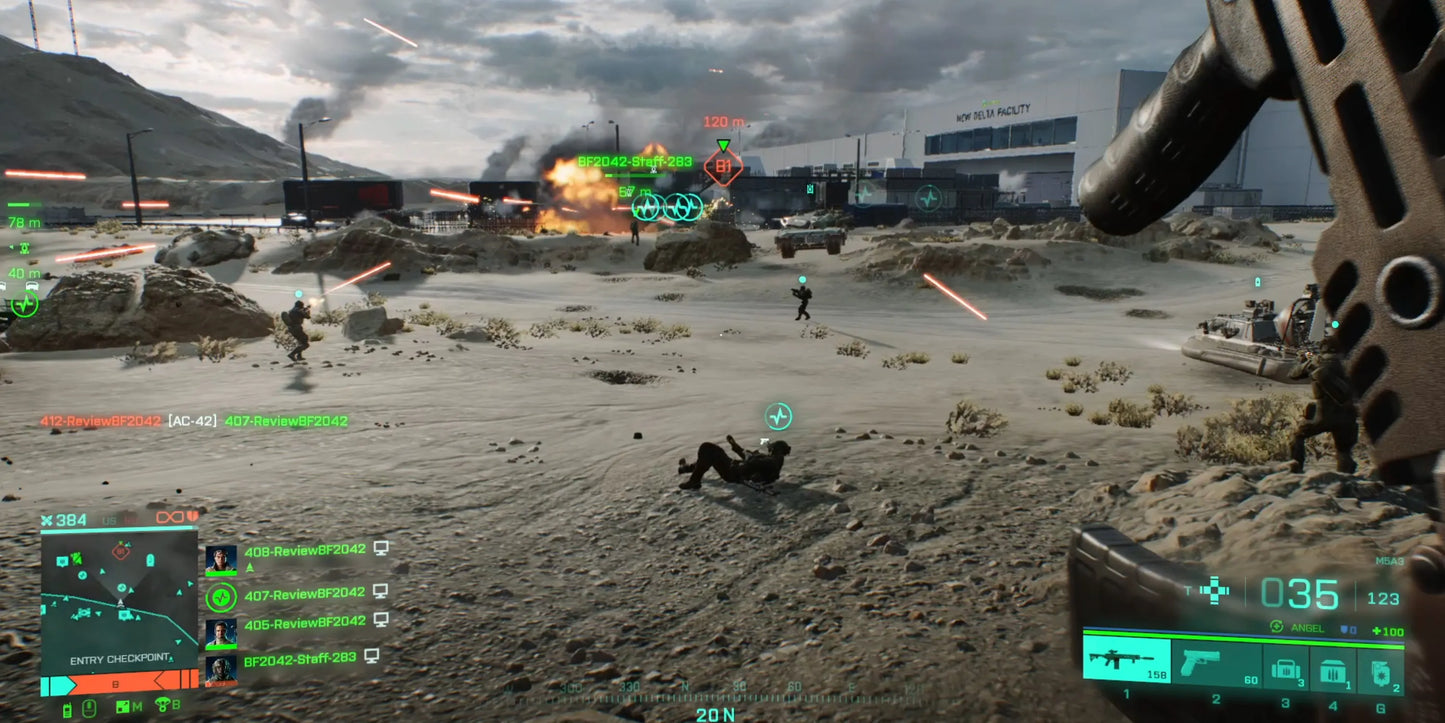This screenshot has height=723, width=1445.
Task: Toggle the radio comms icon under the minimap
Action: coord(66,707)
